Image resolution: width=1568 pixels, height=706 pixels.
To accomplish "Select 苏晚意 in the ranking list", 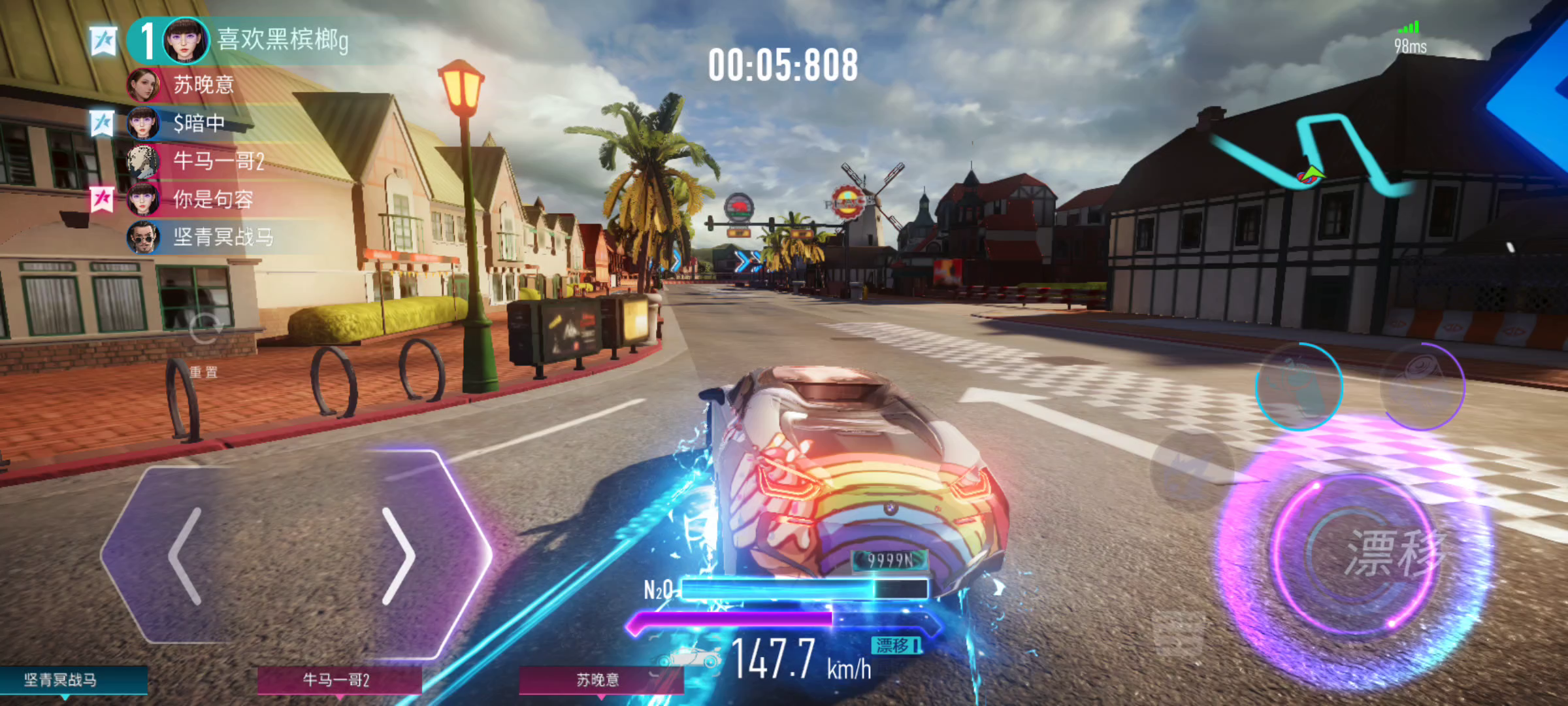I will point(203,85).
